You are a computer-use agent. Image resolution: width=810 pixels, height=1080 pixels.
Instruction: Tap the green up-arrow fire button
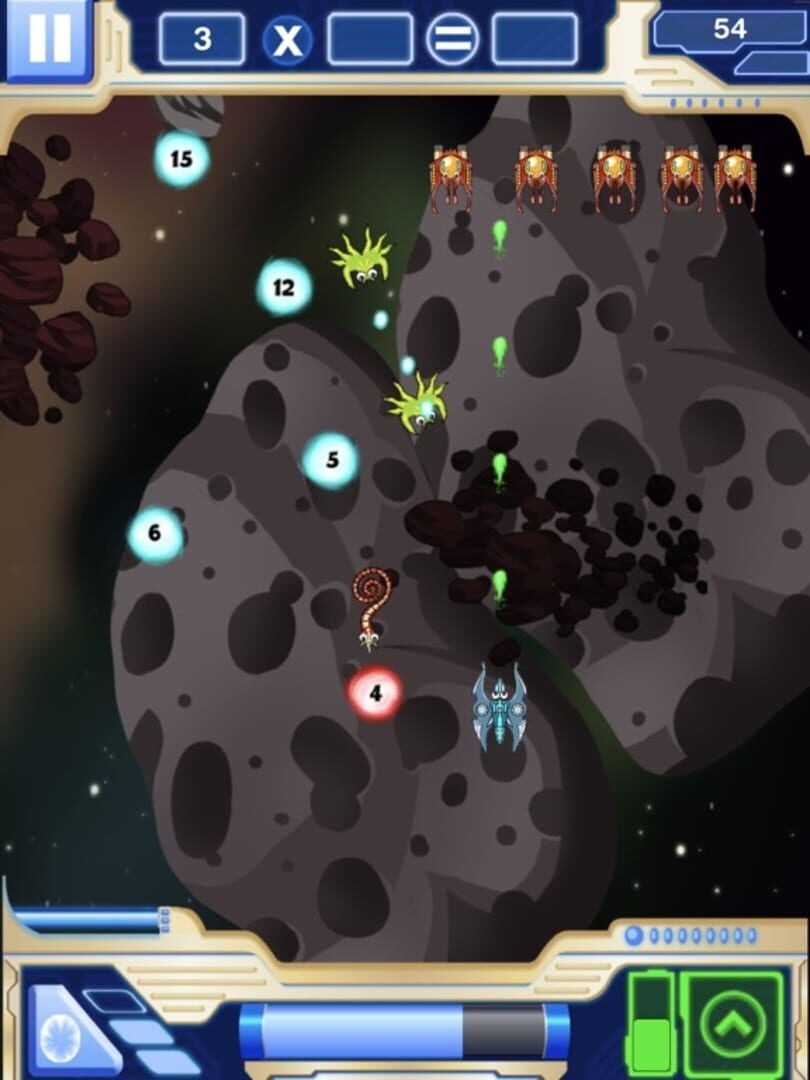tap(733, 1023)
